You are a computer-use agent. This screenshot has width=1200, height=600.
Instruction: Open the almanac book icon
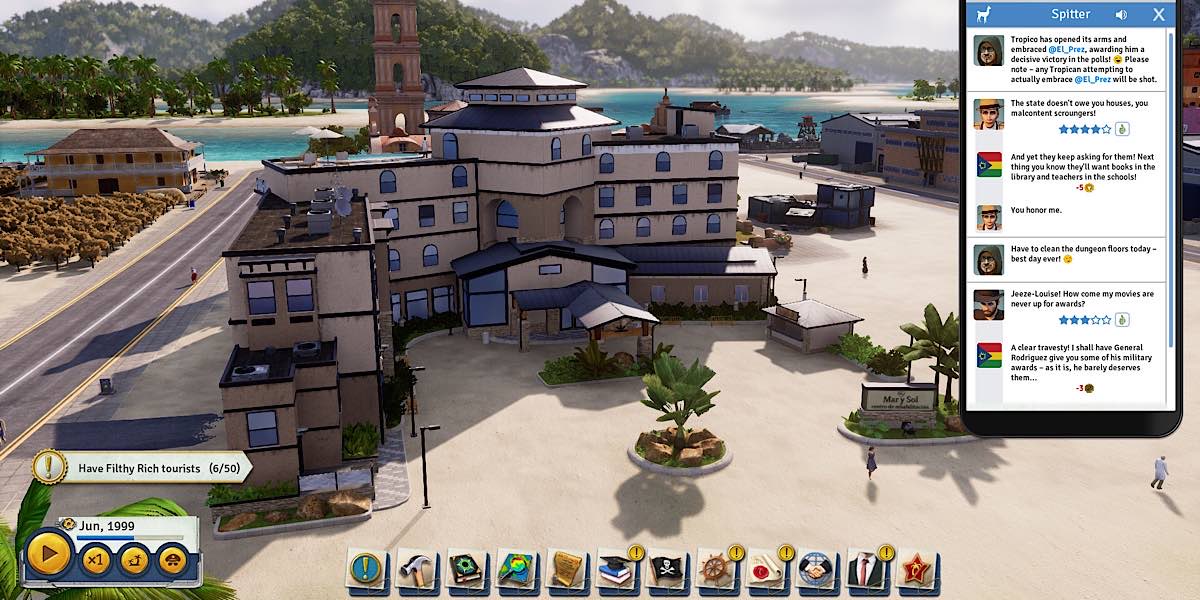coord(465,569)
